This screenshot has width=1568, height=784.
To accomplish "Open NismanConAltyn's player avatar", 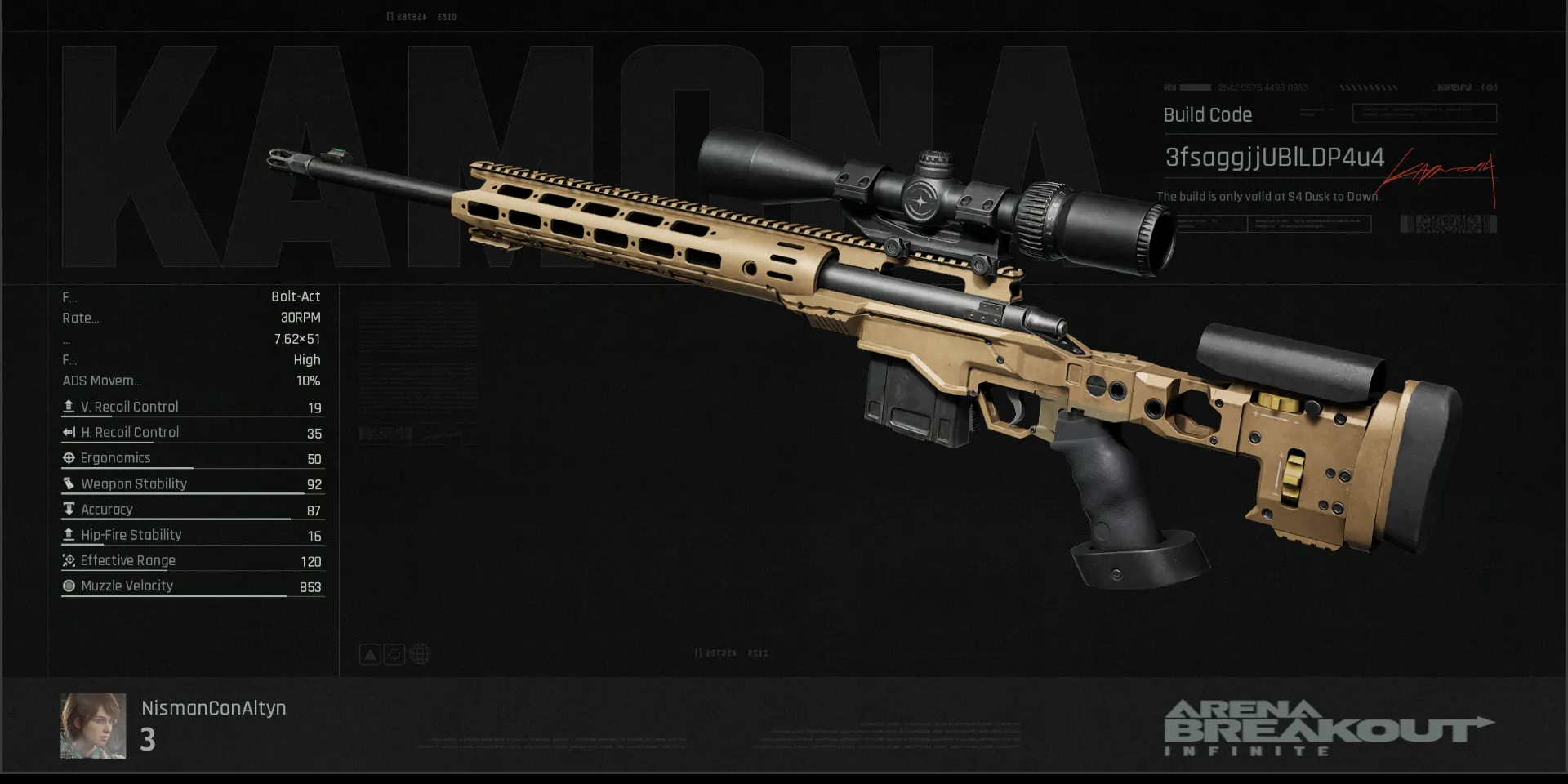I will pos(93,726).
